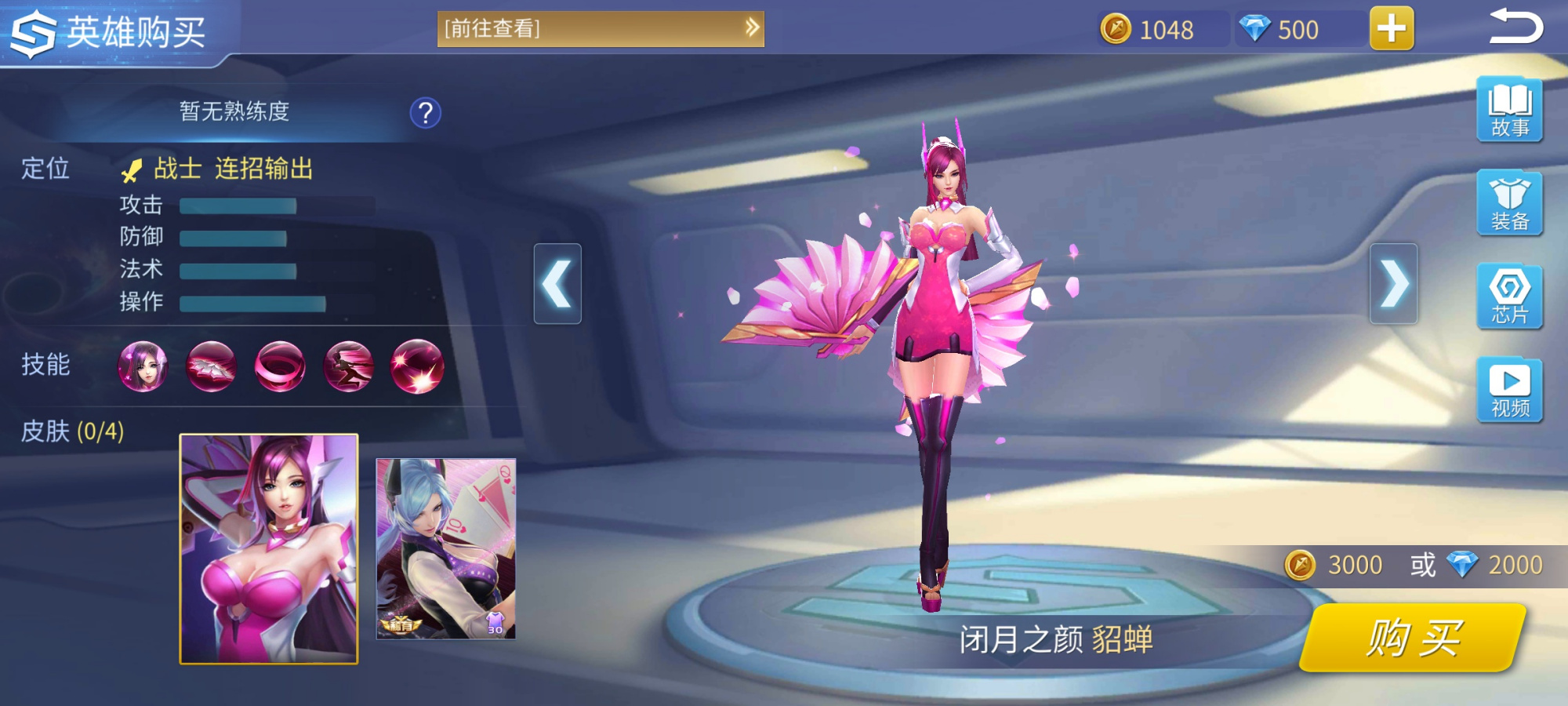Viewport: 1568px width, 706px height.
Task: Open the proficiency help question mark
Action: (x=424, y=112)
